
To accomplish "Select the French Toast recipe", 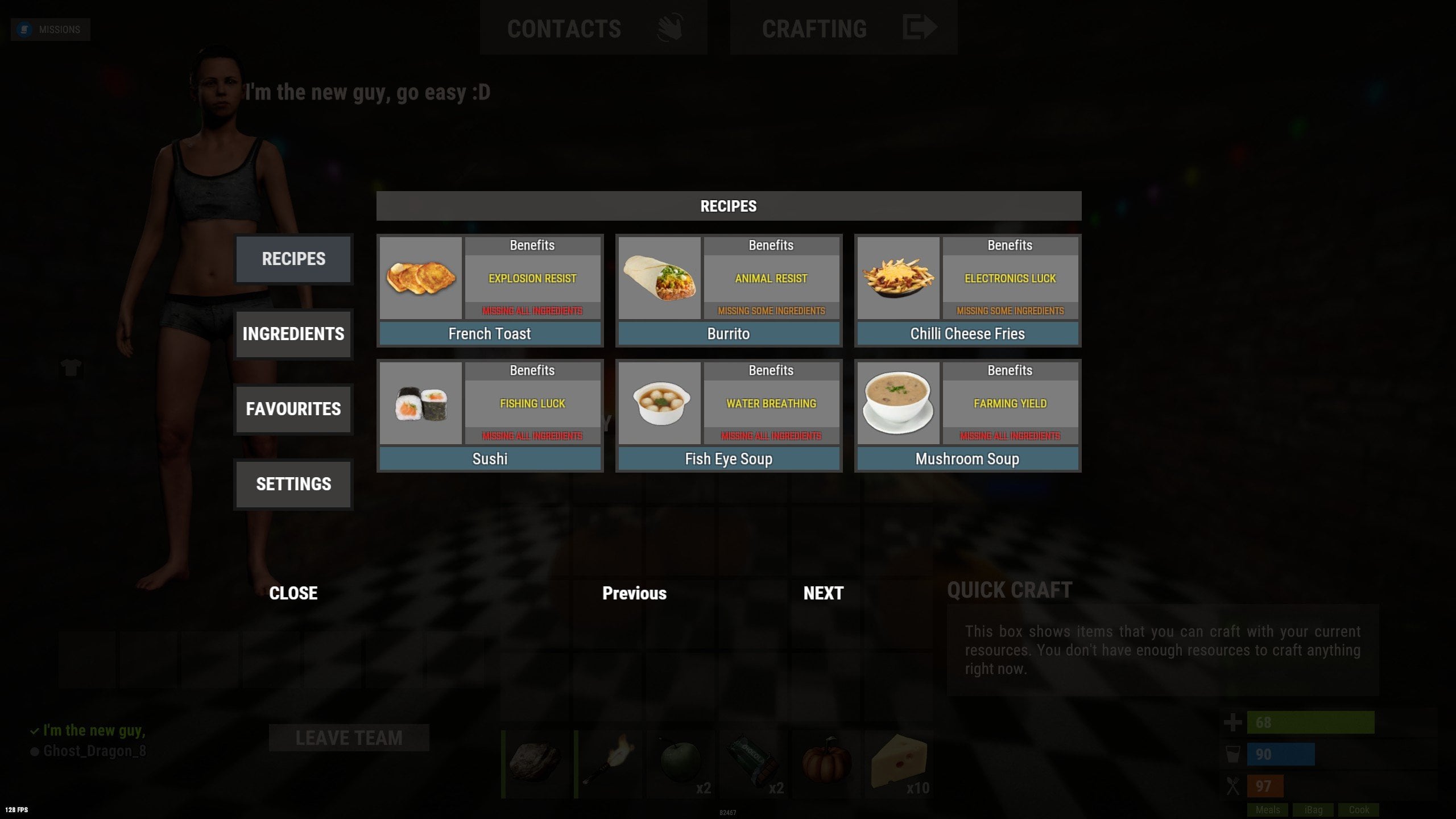I will point(490,334).
